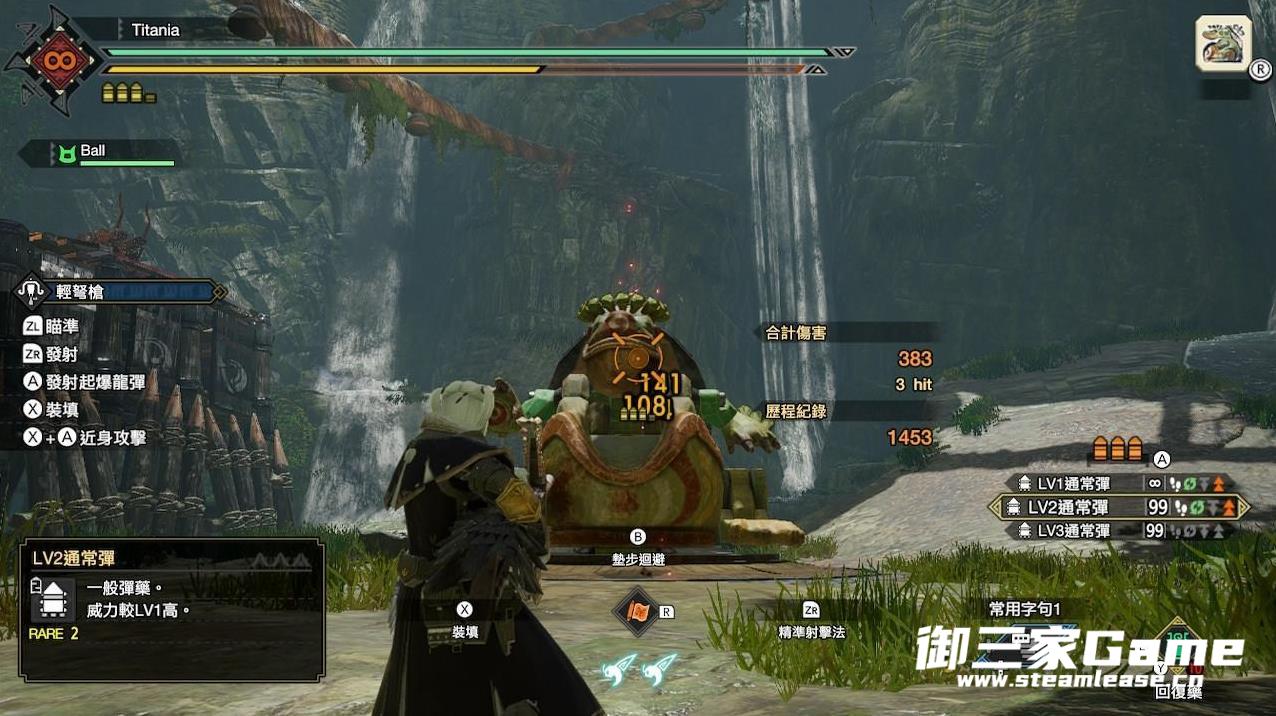Image resolution: width=1276 pixels, height=716 pixels.
Task: Open the monster target icon
Action: pos(1223,44)
